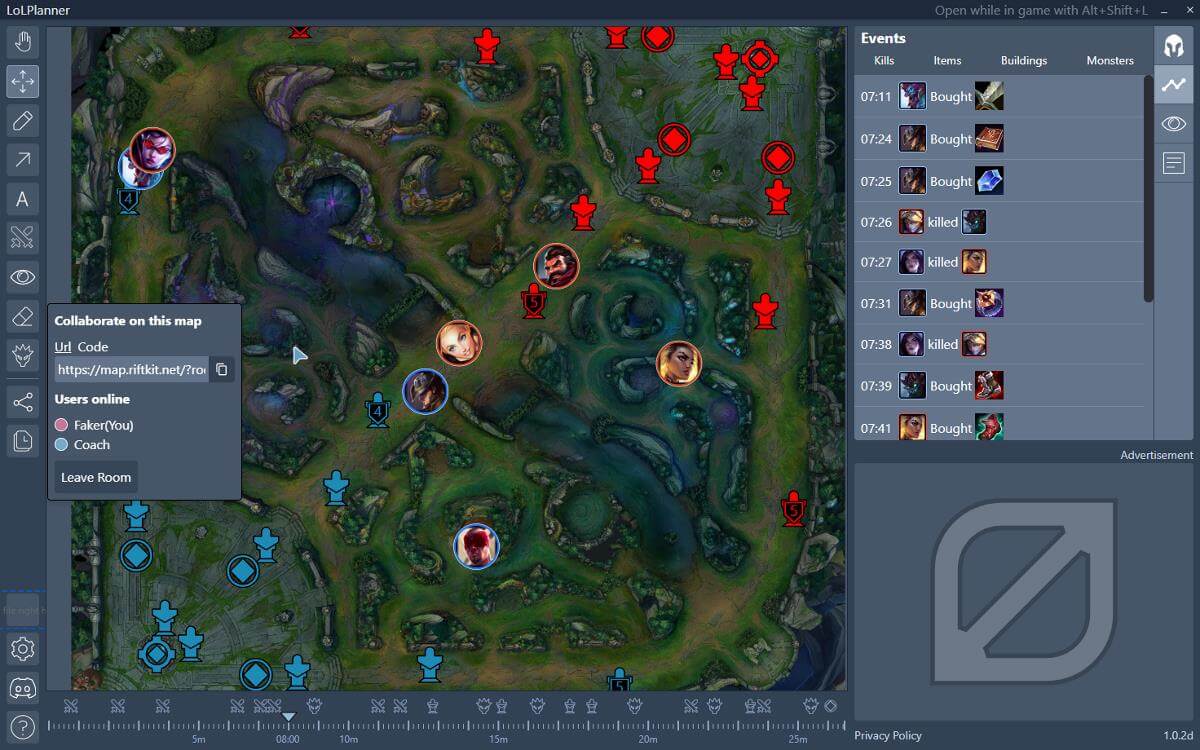Open the helmet icon side panel
The height and width of the screenshot is (750, 1200).
(1174, 46)
